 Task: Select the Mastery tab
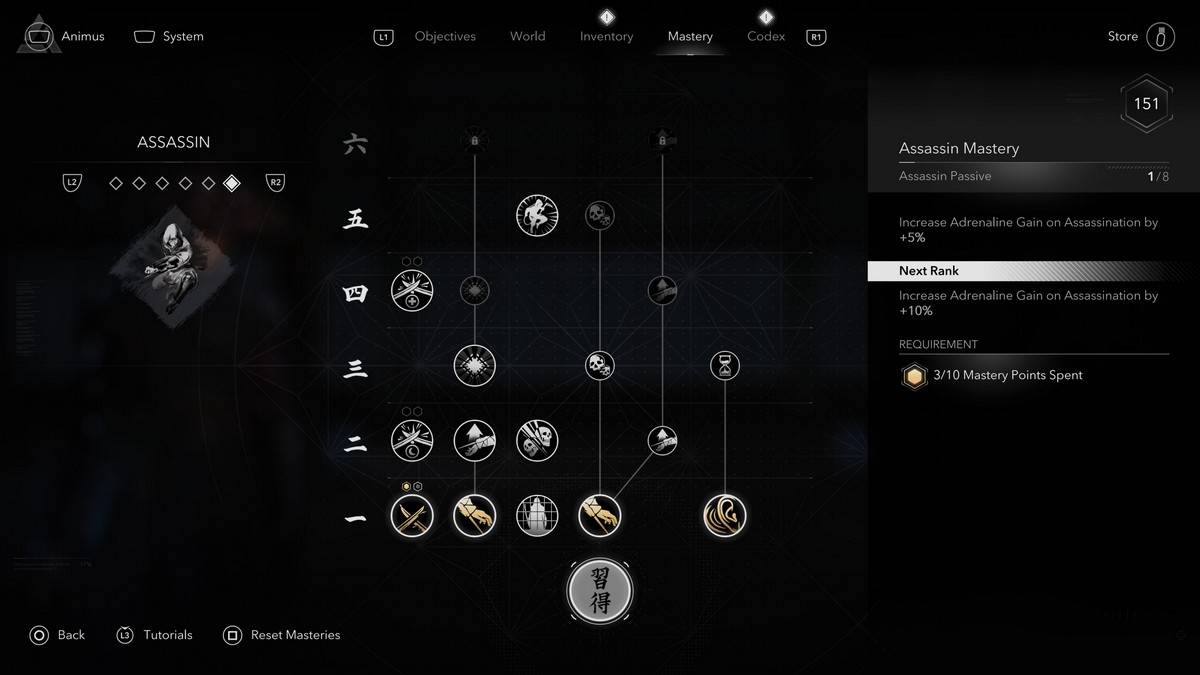click(x=690, y=36)
